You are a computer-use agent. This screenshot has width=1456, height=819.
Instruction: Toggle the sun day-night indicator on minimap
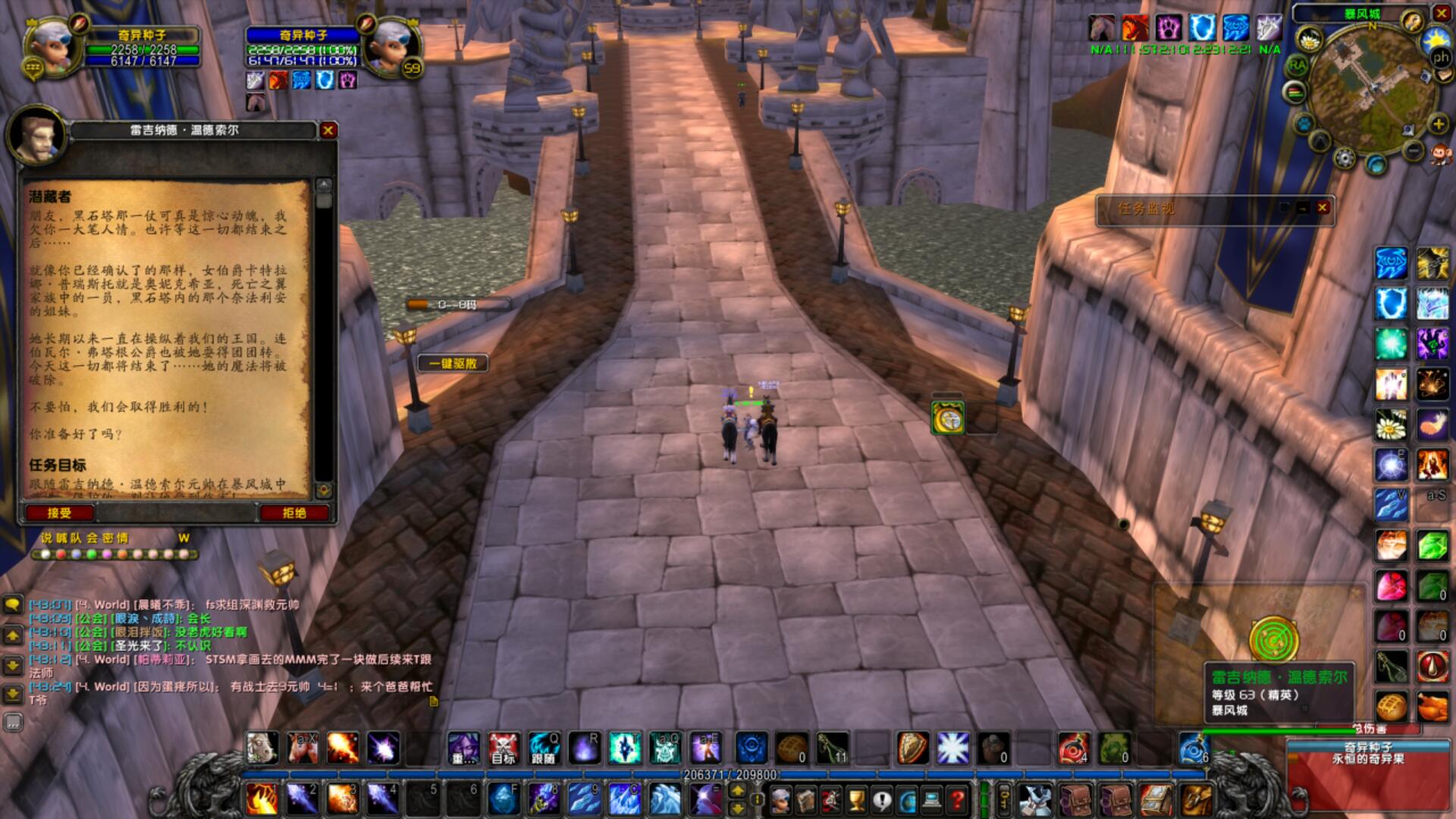pos(1436,39)
